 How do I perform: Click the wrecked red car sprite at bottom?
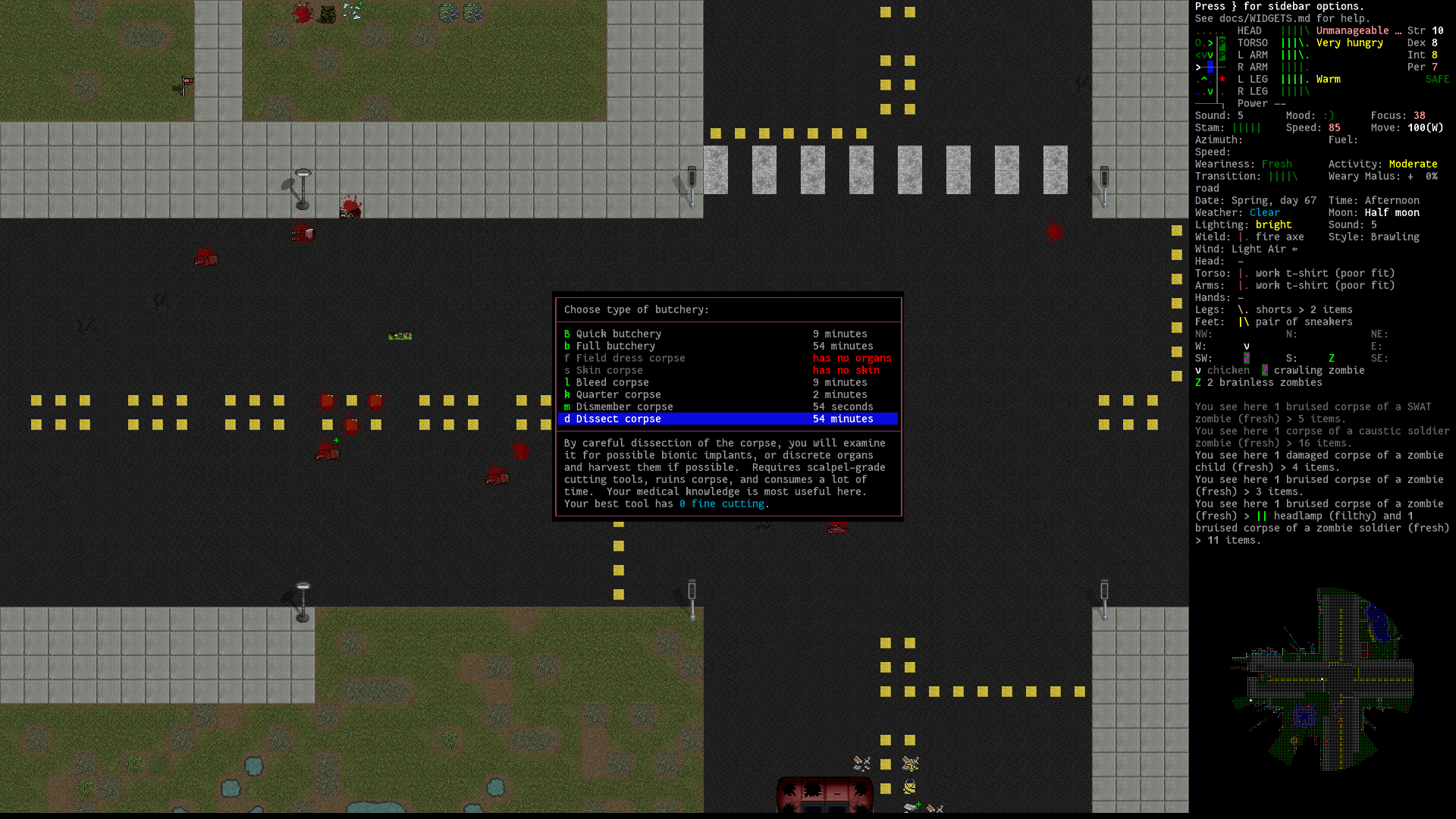(x=824, y=795)
